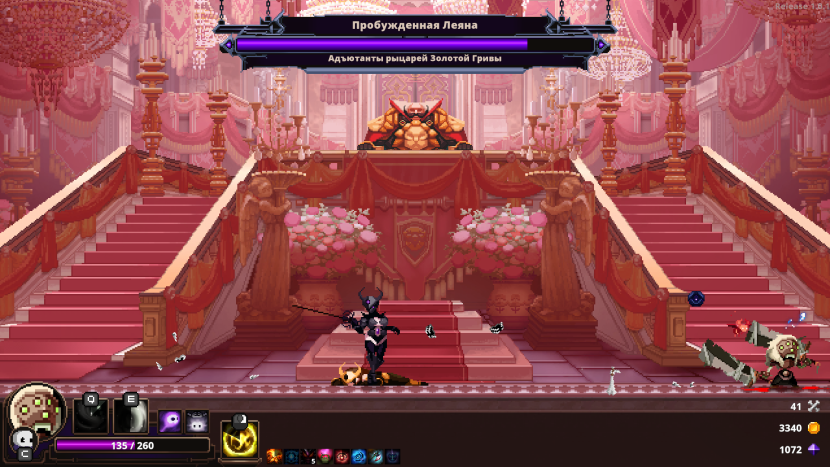Use the glowing yellow quintessence slot
The height and width of the screenshot is (467, 830).
pos(239,438)
